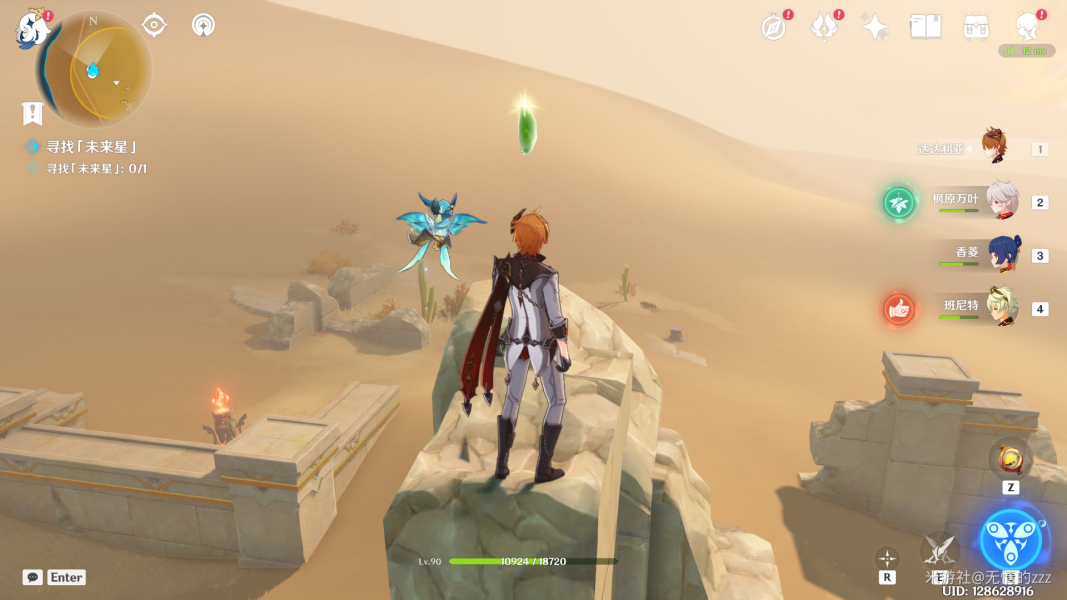Open the circular minimap
Viewport: 1067px width, 600px height.
pos(94,70)
